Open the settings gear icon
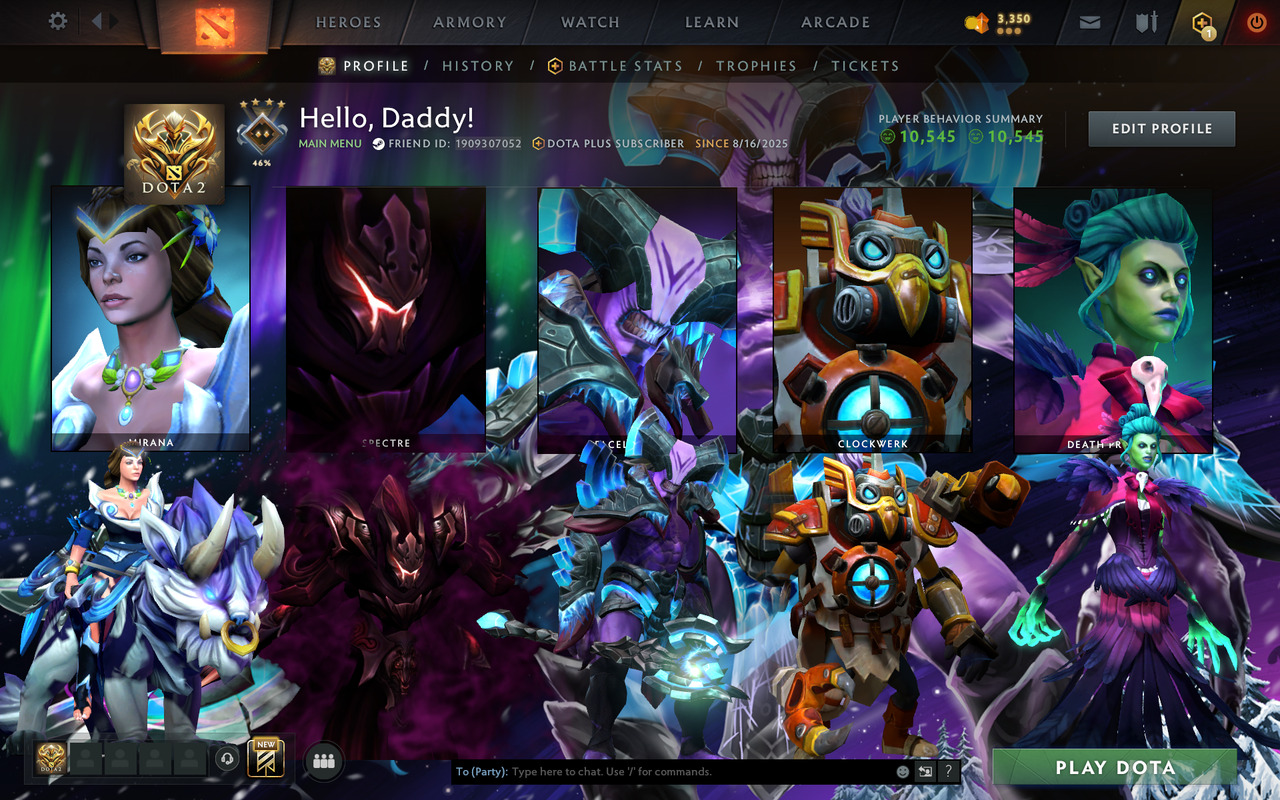The width and height of the screenshot is (1280, 800). pyautogui.click(x=57, y=21)
